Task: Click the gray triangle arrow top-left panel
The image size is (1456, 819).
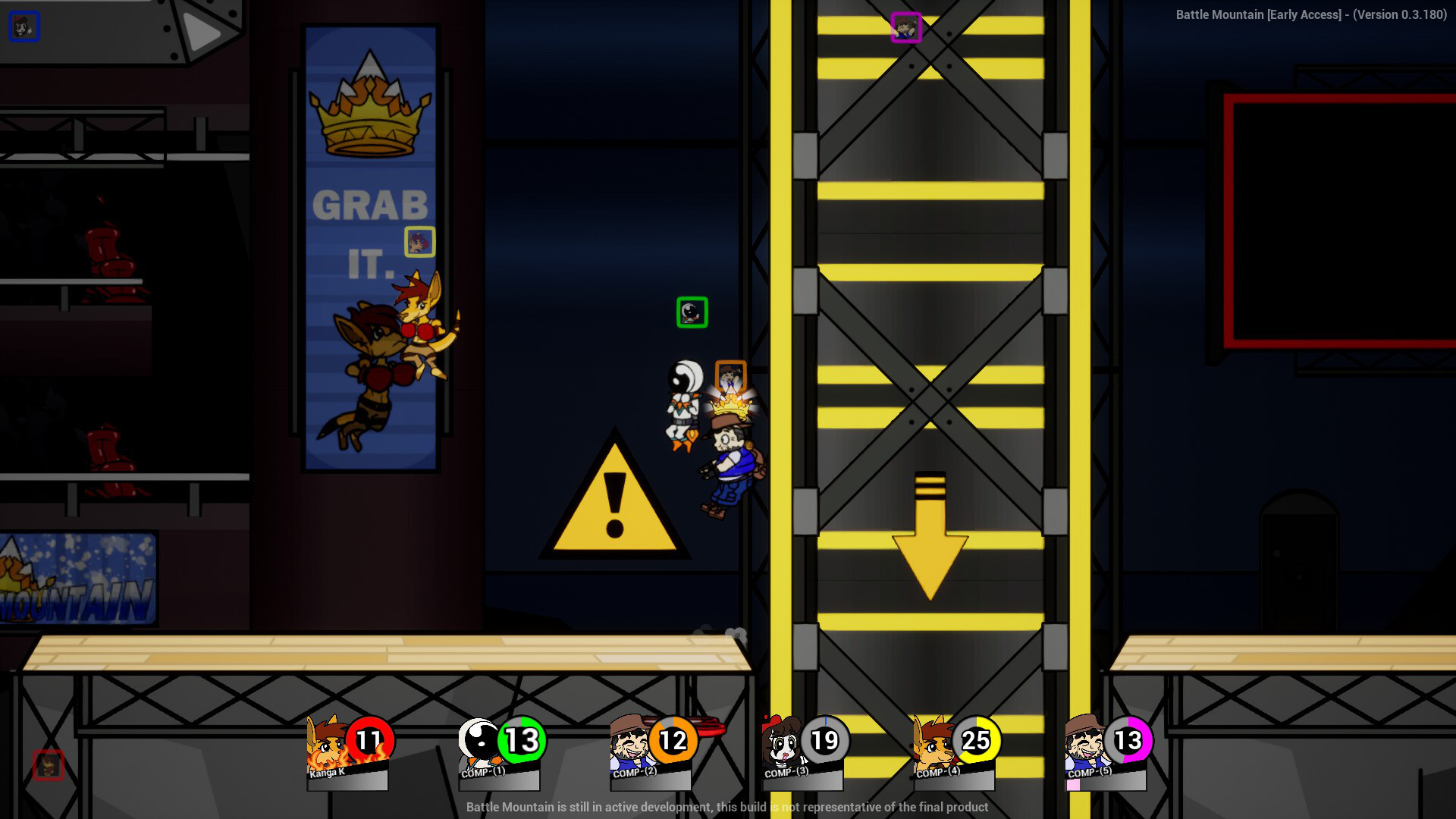Action: pos(201,32)
